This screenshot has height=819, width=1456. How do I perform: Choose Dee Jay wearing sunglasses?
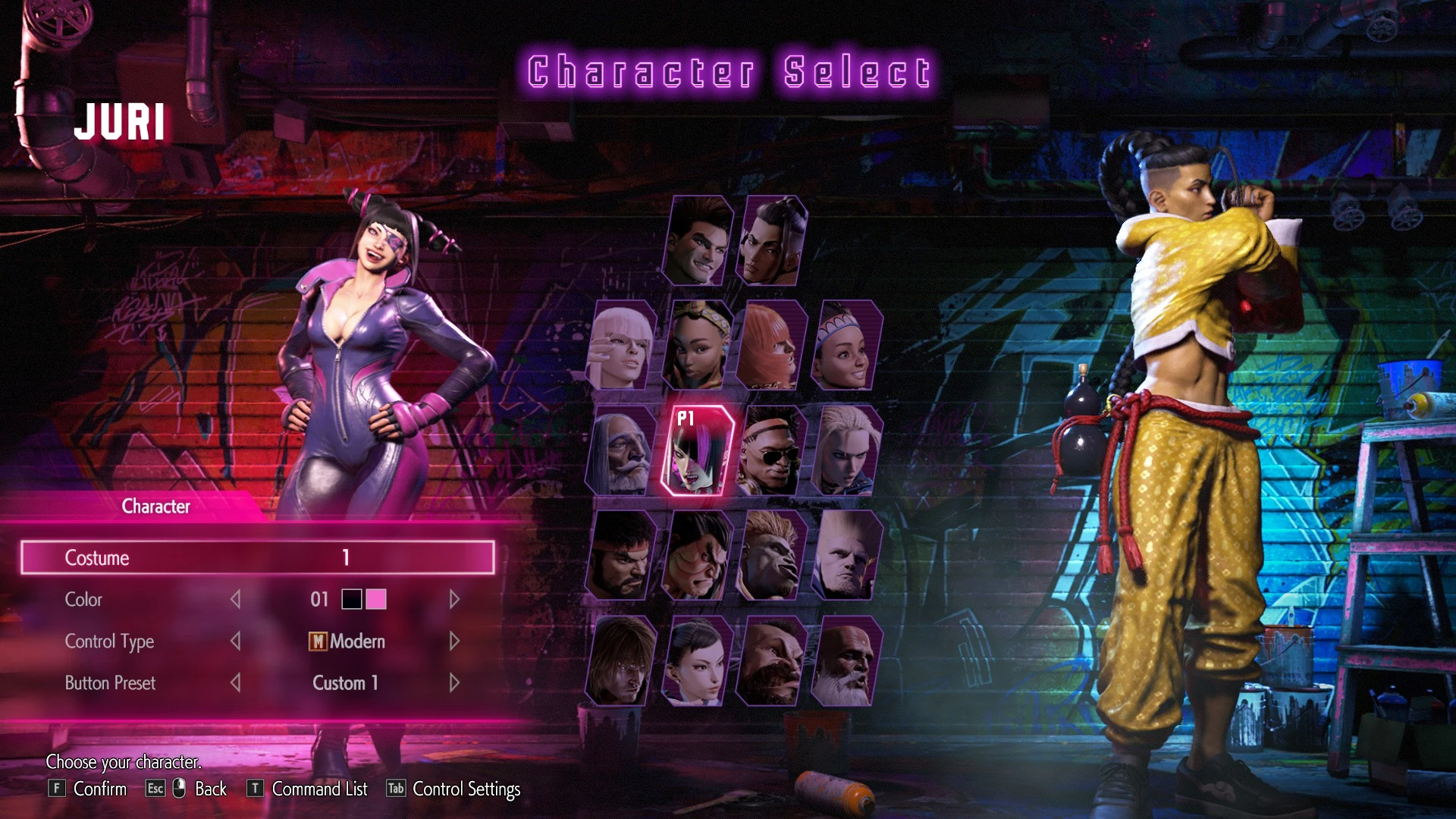(770, 450)
